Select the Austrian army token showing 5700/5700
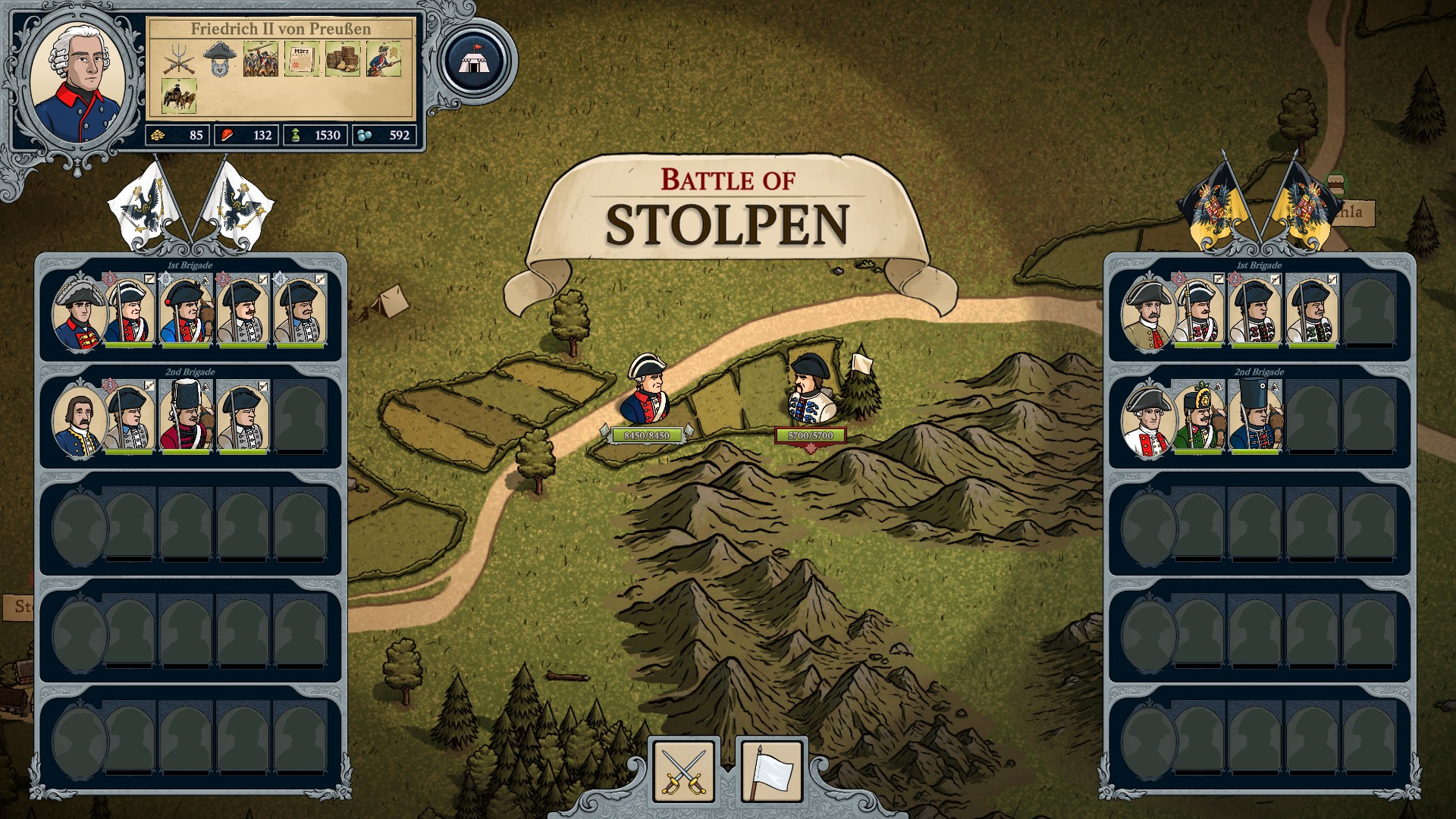 pyautogui.click(x=810, y=389)
